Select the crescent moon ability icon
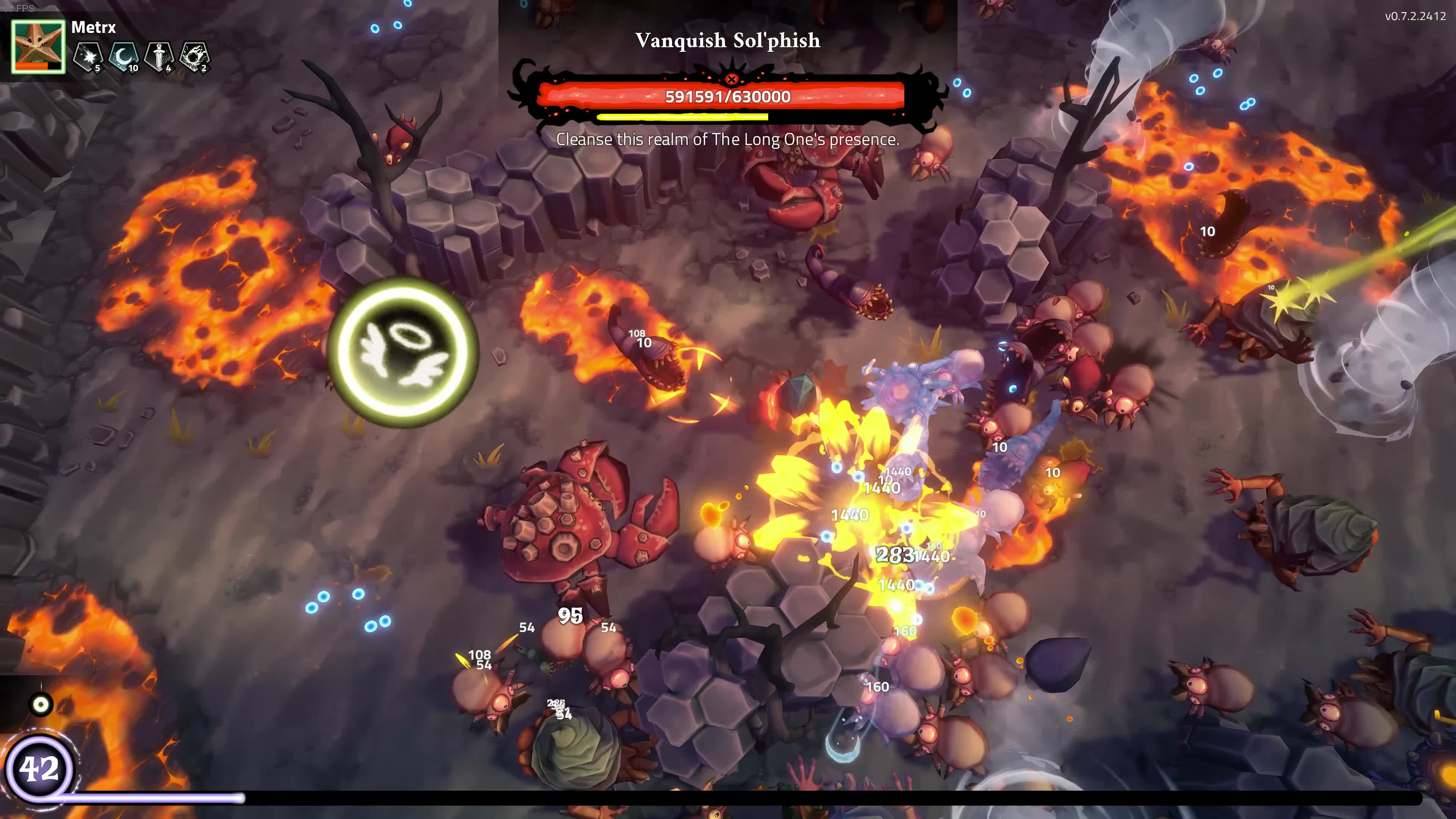Viewport: 1456px width, 819px height. click(123, 56)
